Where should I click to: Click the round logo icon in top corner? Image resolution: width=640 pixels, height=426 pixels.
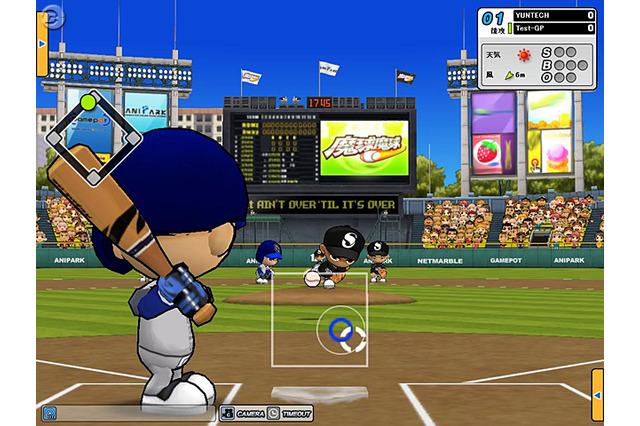tap(52, 16)
